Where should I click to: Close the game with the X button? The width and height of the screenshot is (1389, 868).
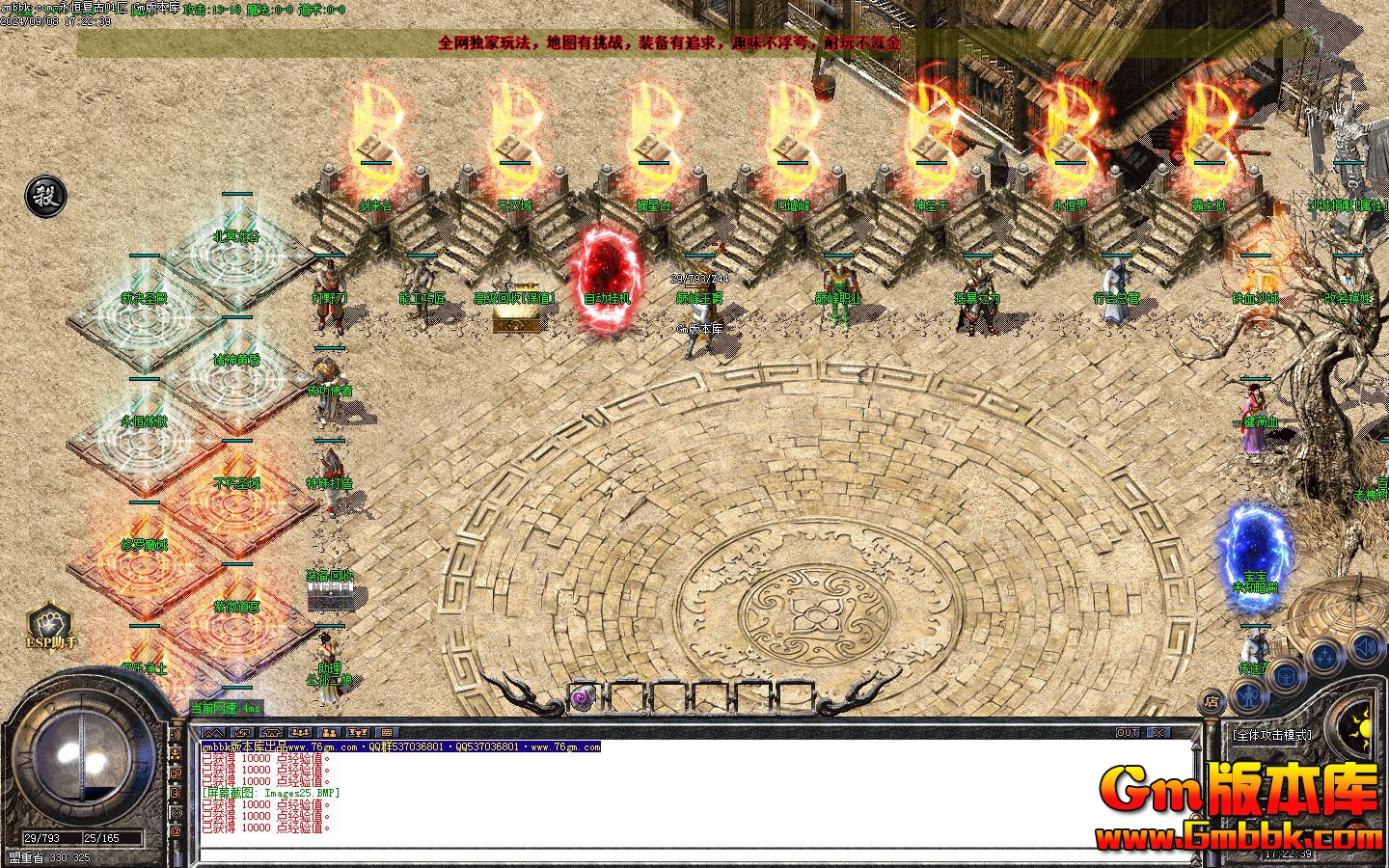tap(1157, 733)
